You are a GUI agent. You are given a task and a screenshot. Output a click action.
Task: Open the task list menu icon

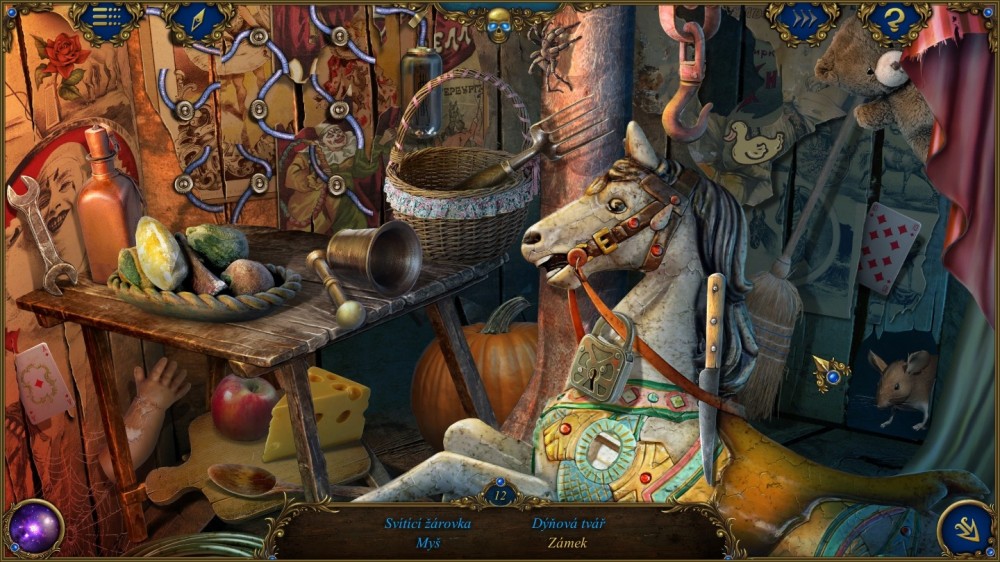(x=107, y=19)
